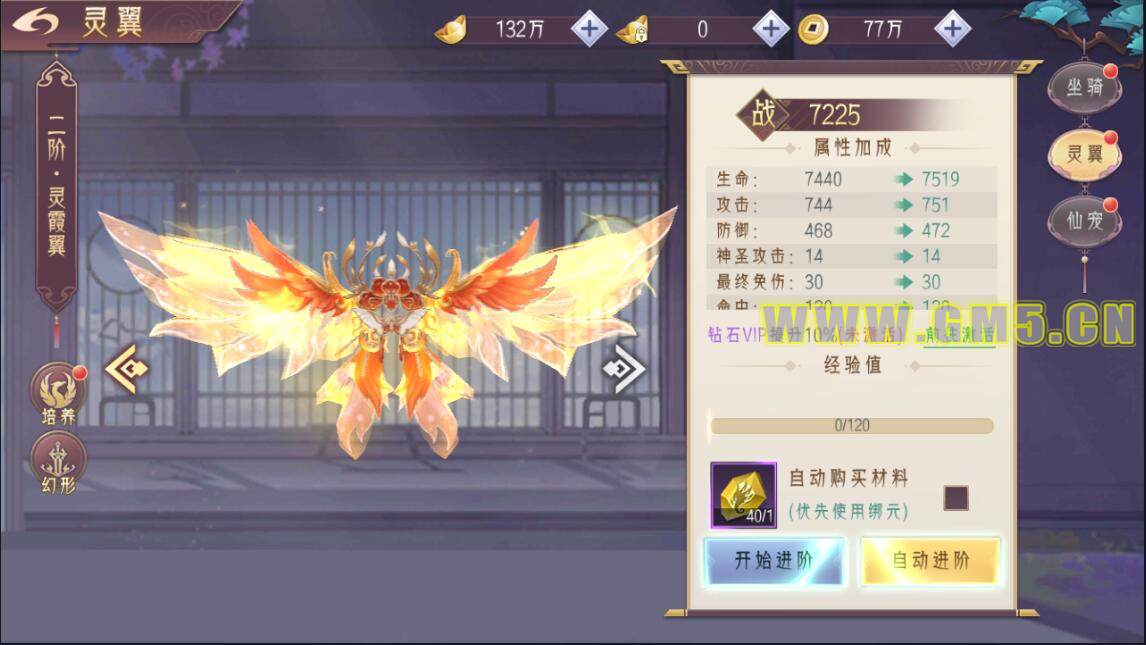Open the 培养 cultivate section
The height and width of the screenshot is (645, 1146).
pyautogui.click(x=58, y=394)
